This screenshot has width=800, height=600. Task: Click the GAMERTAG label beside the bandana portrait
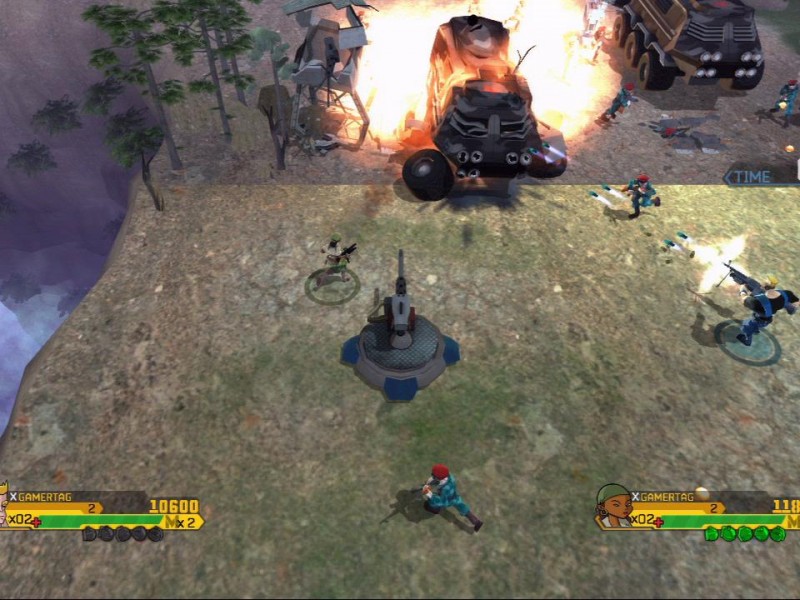(665, 496)
